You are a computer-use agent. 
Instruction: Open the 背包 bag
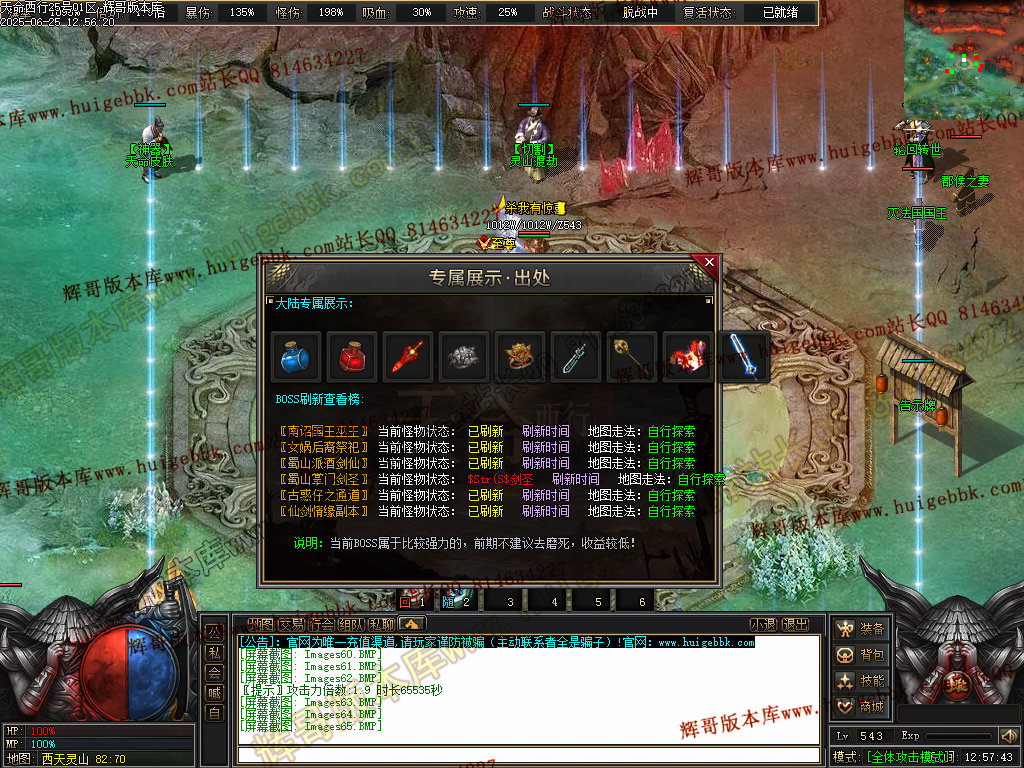[x=861, y=655]
